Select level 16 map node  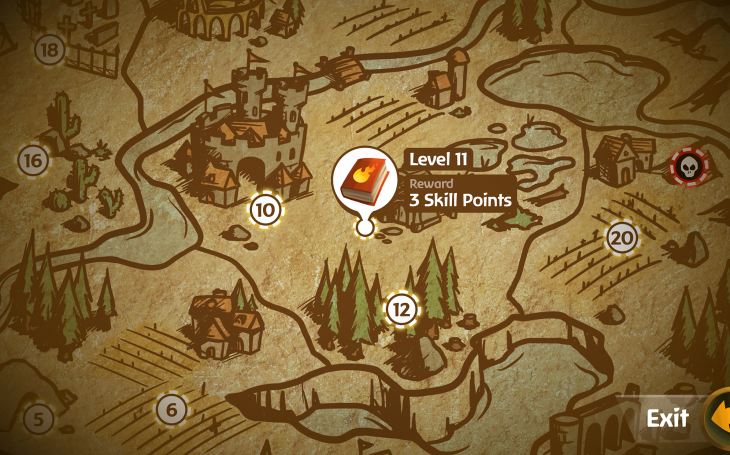(x=33, y=160)
